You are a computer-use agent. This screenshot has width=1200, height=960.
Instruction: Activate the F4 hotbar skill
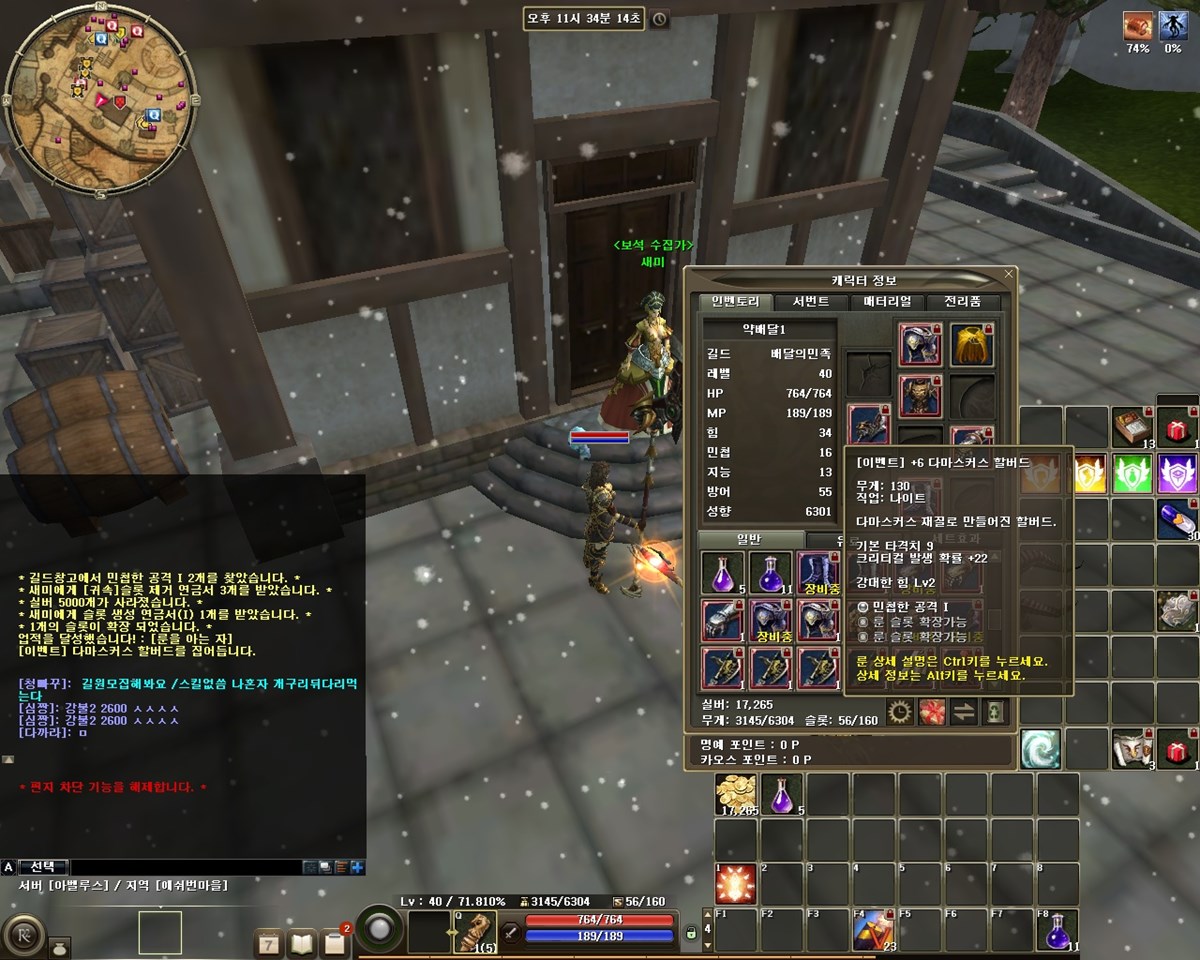click(873, 930)
